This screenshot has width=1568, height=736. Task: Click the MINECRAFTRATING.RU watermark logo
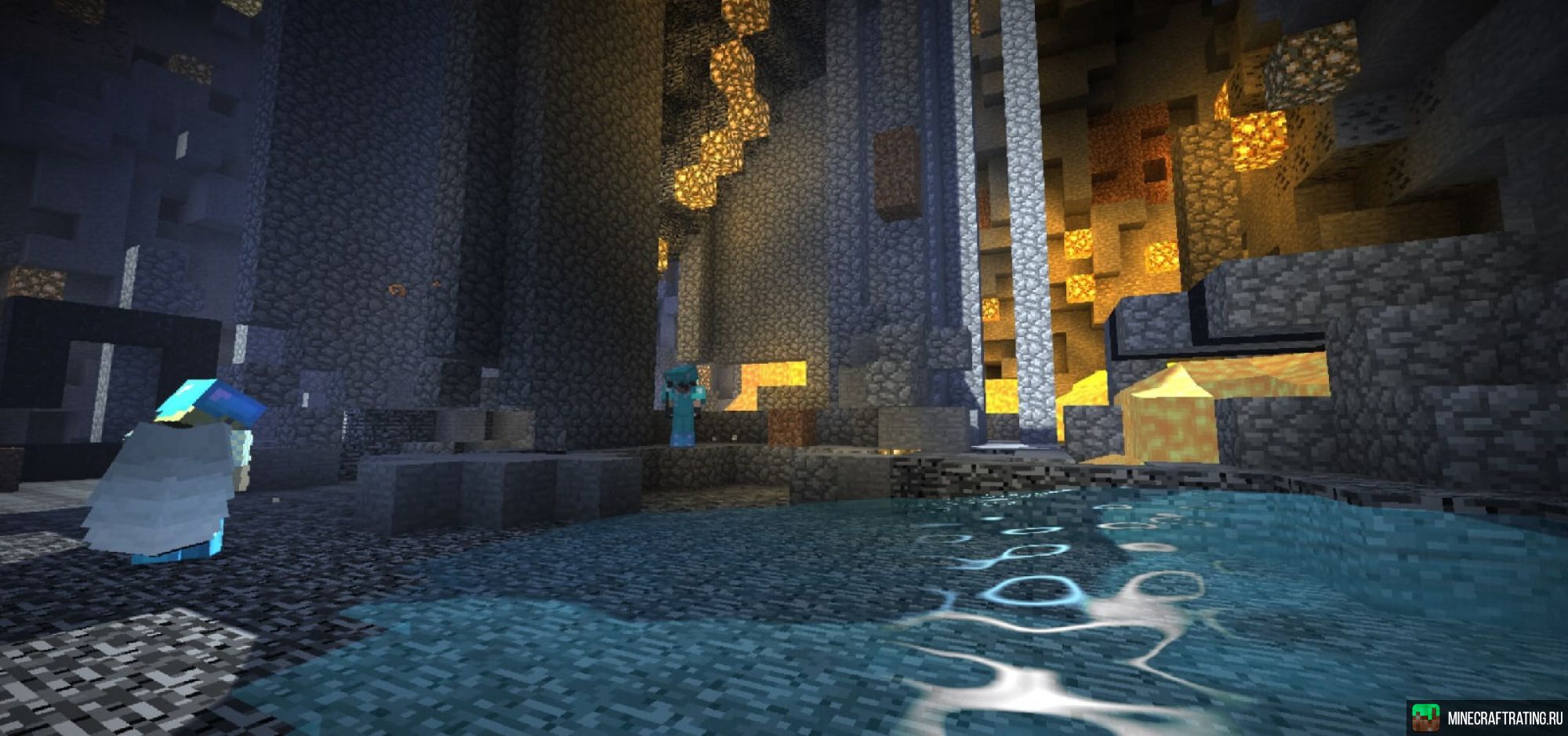pos(1487,718)
